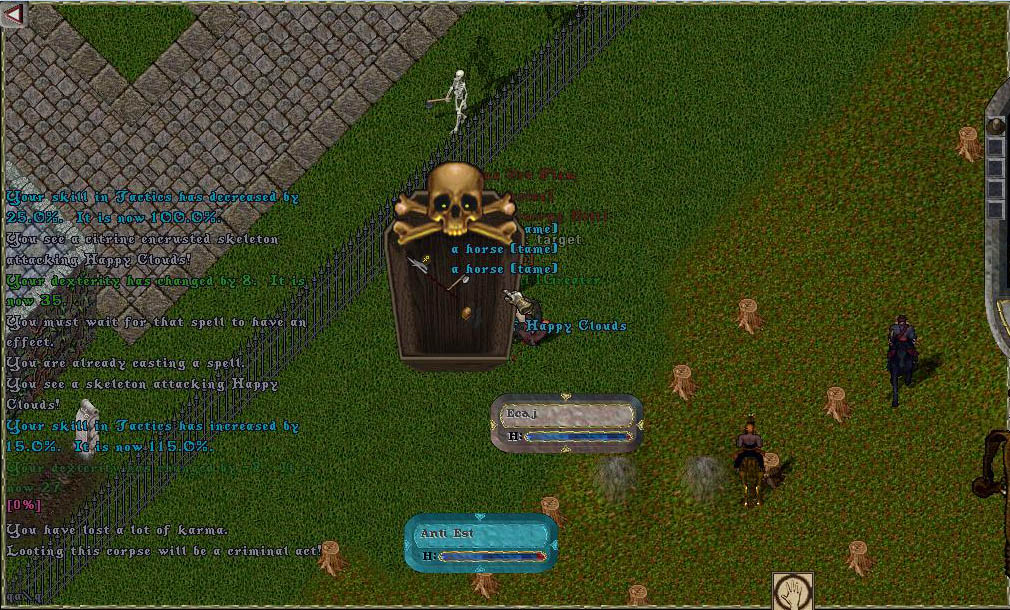The height and width of the screenshot is (610, 1010).
Task: Click the round gem atop the side bar
Action: (995, 126)
